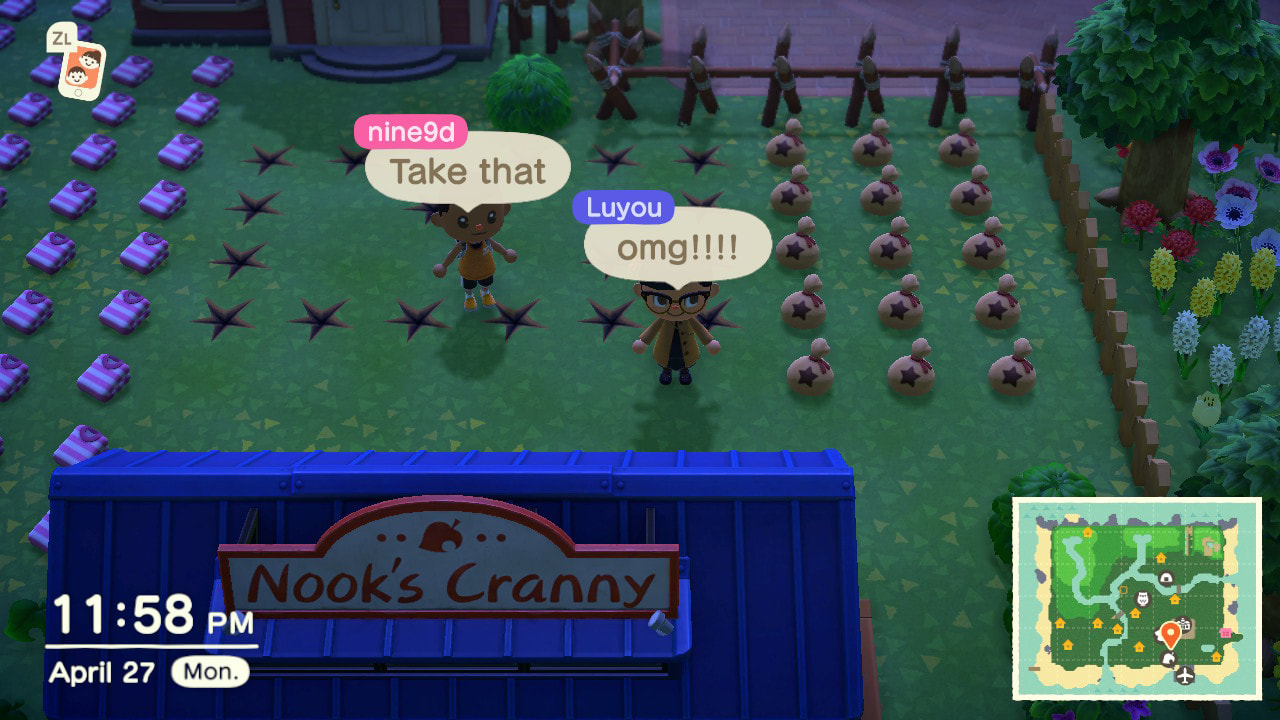Click the island minimap
Viewport: 1280px width, 720px height.
1136,597
